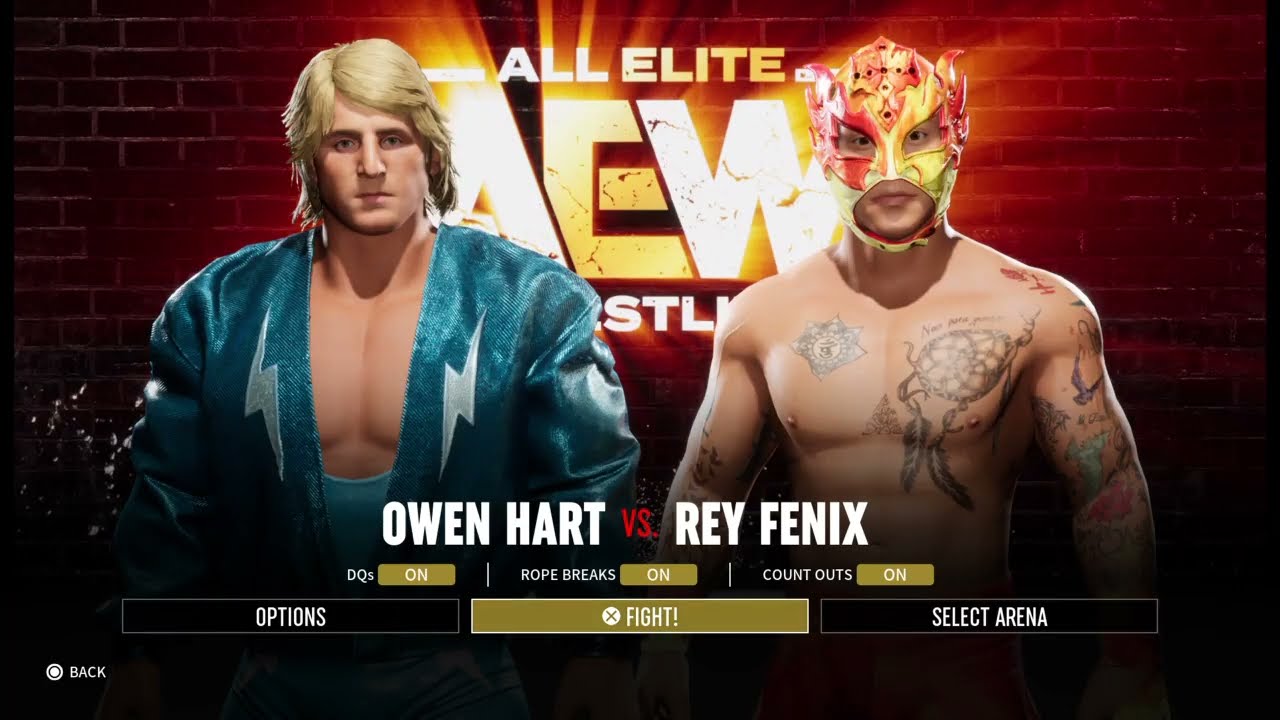Image resolution: width=1280 pixels, height=720 pixels.
Task: Toggle the Rope Breaks setting
Action: pyautogui.click(x=658, y=575)
